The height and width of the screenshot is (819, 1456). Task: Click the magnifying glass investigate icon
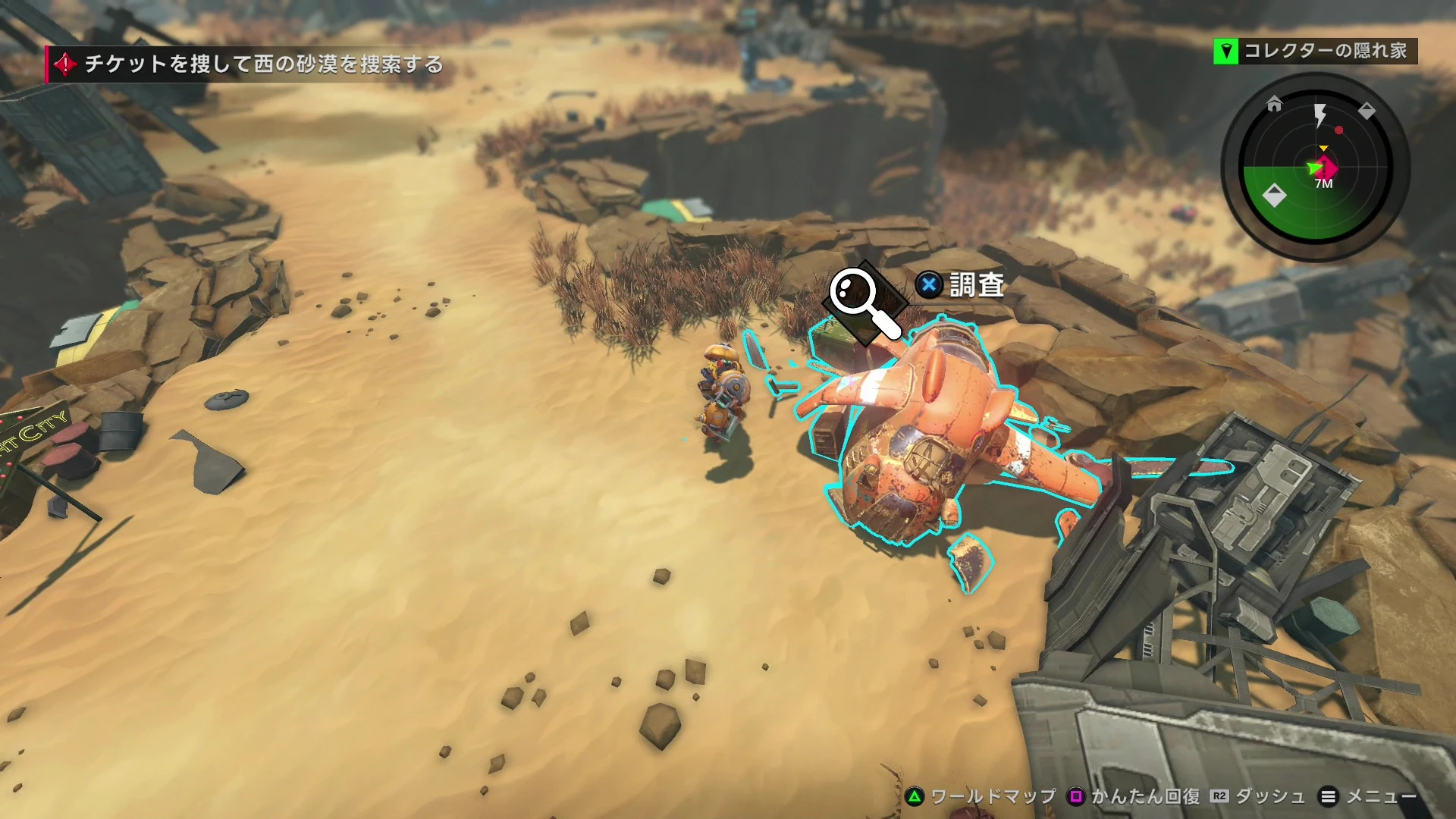pos(864,301)
